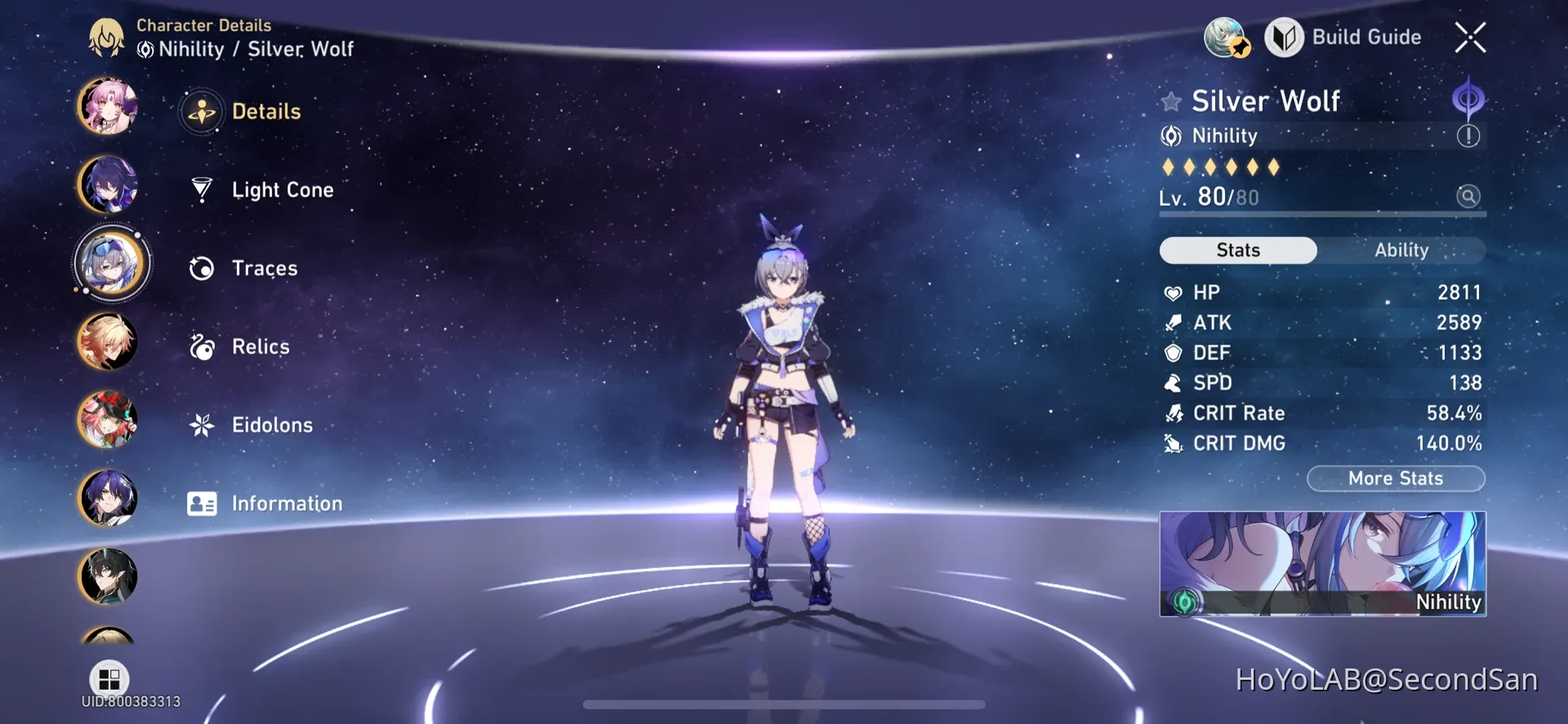Click the Nihility banner artwork at bottom right
Screen dimensions: 1568x724
[1321, 564]
